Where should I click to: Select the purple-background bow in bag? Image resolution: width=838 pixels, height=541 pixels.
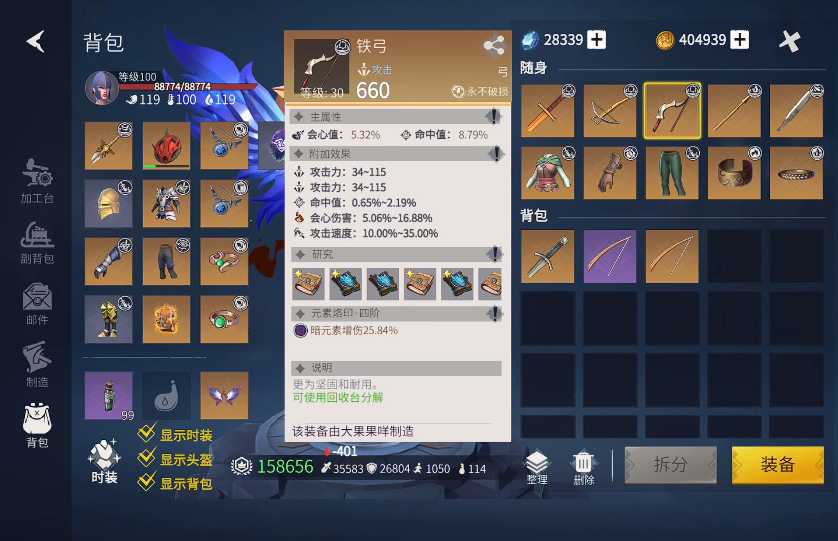coord(610,257)
